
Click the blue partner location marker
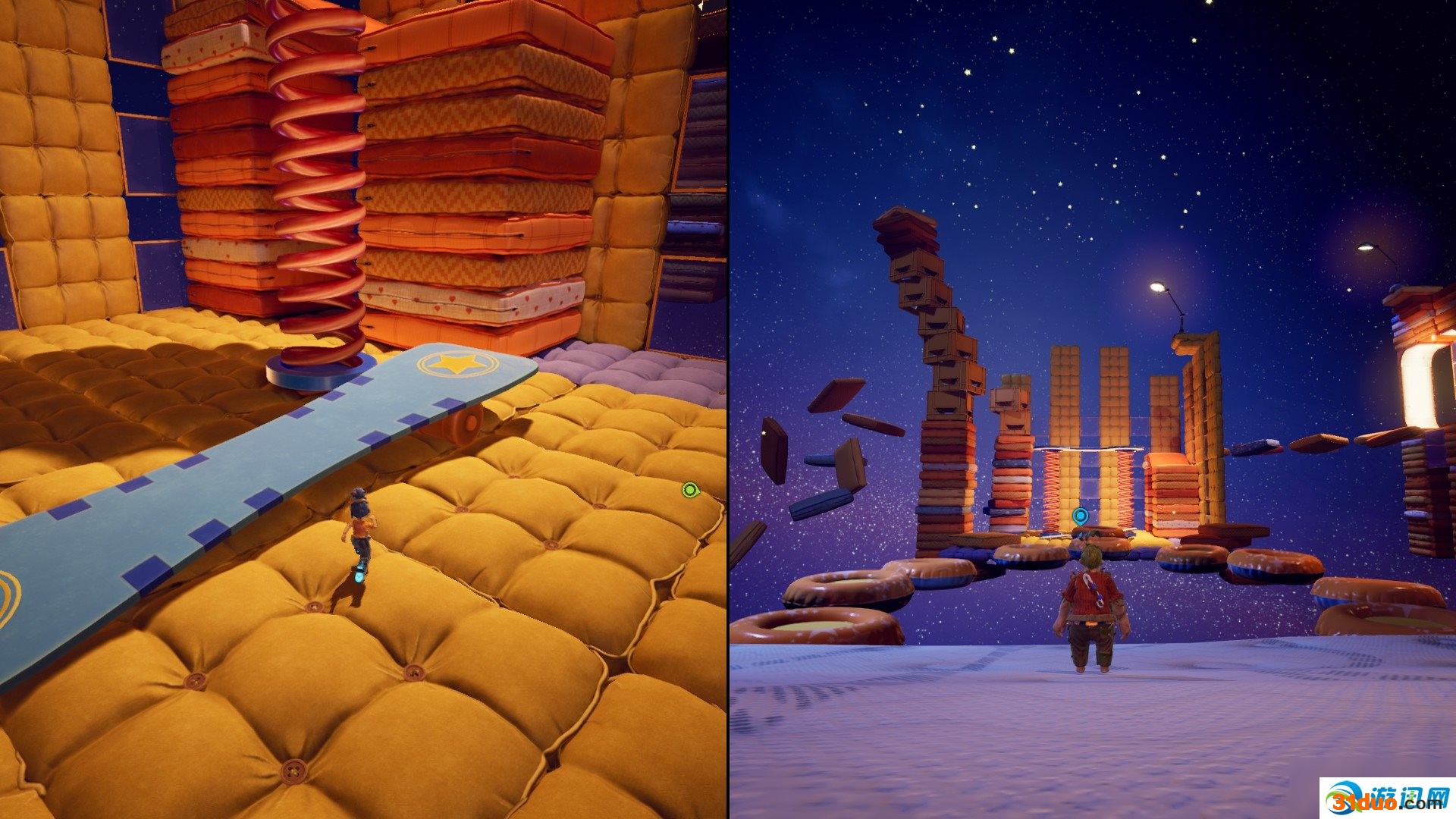1080,517
